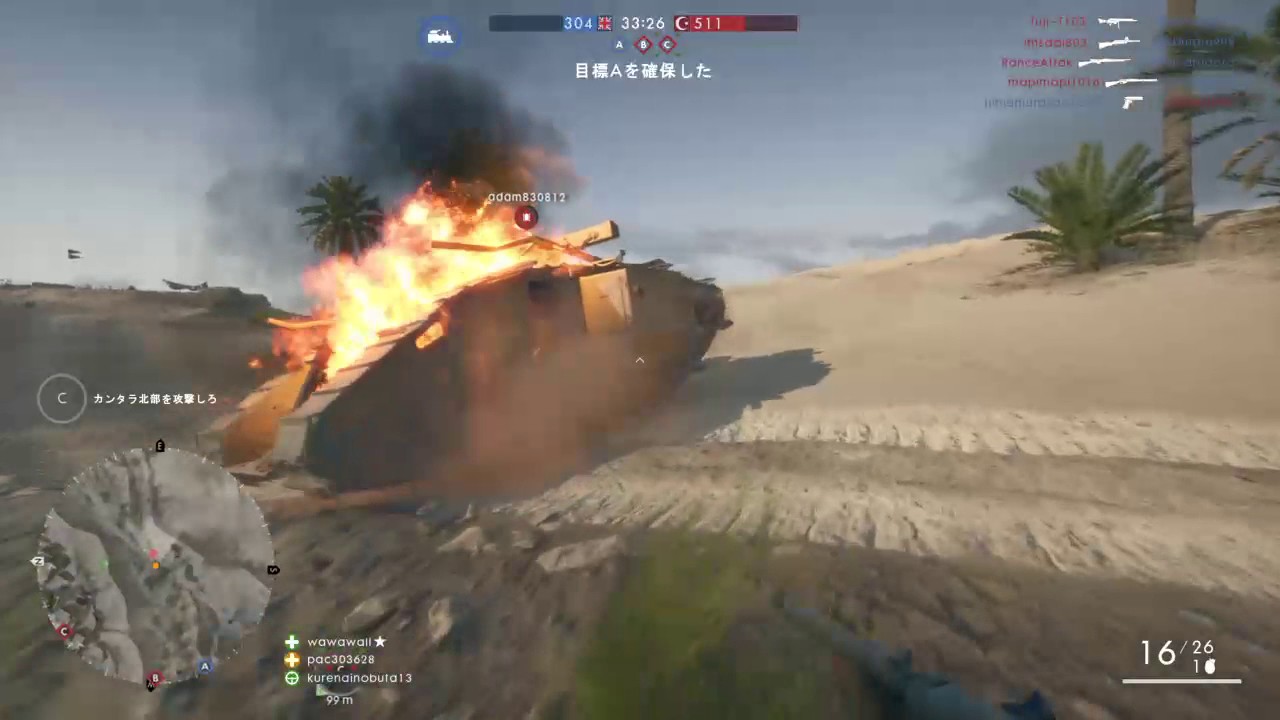Select squad member kurenainobuta13
Image resolution: width=1280 pixels, height=720 pixels.
[x=359, y=678]
